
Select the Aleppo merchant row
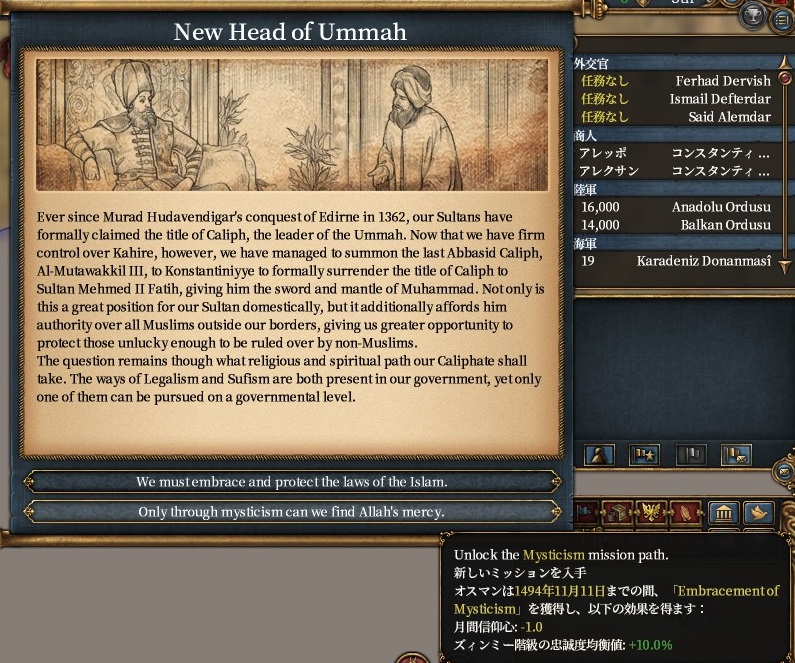coord(672,153)
